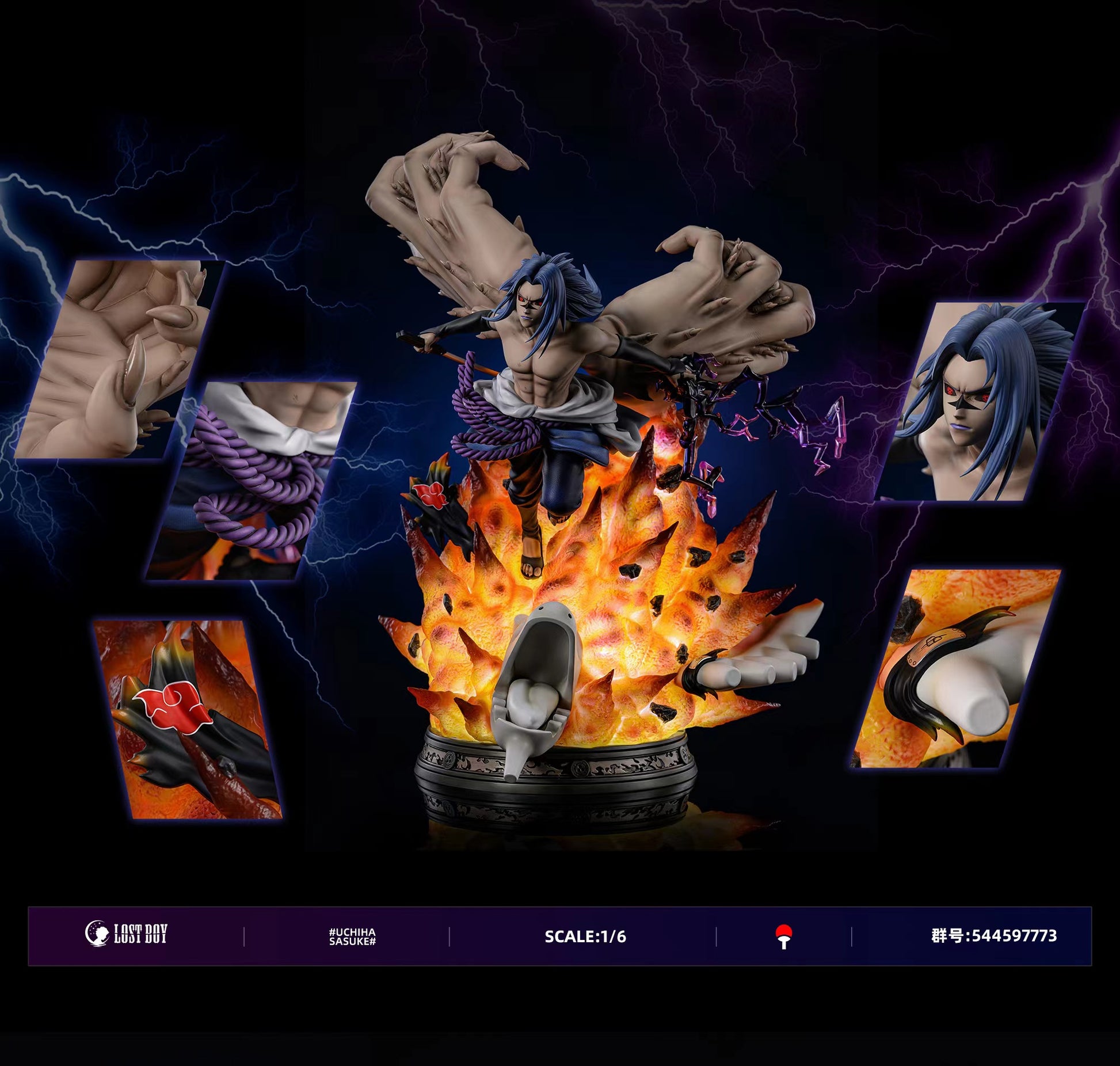Select the purple rope belt detail thumbnail
The width and height of the screenshot is (1120, 1066).
point(250,481)
